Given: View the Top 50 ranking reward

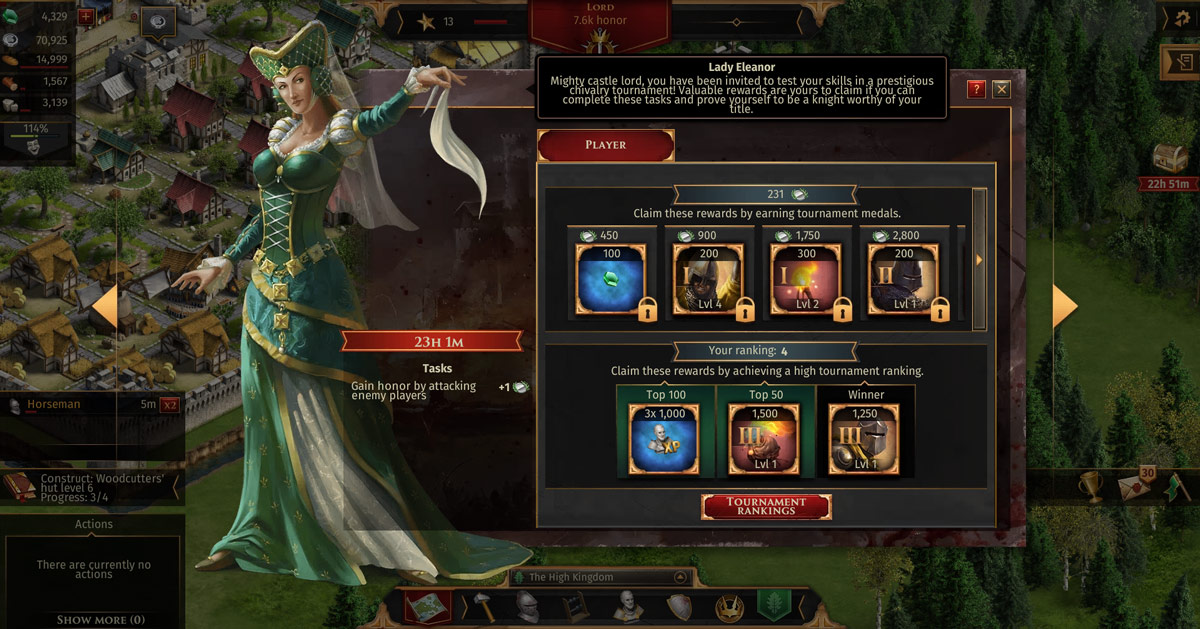Looking at the screenshot, I should 763,438.
